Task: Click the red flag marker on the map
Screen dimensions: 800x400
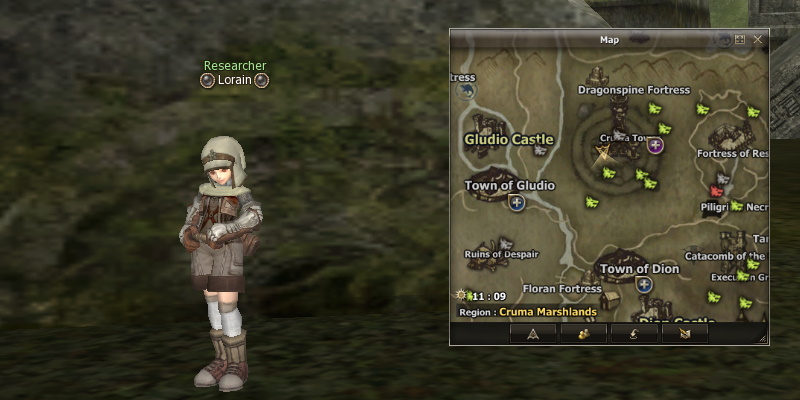Action: (717, 190)
